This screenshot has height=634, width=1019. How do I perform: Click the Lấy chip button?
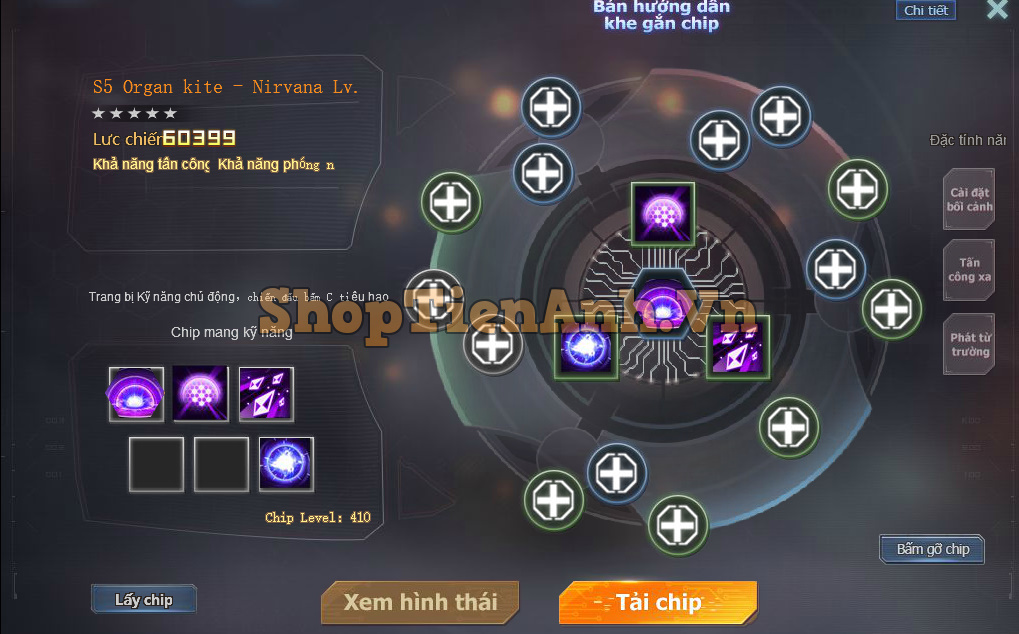click(x=143, y=600)
